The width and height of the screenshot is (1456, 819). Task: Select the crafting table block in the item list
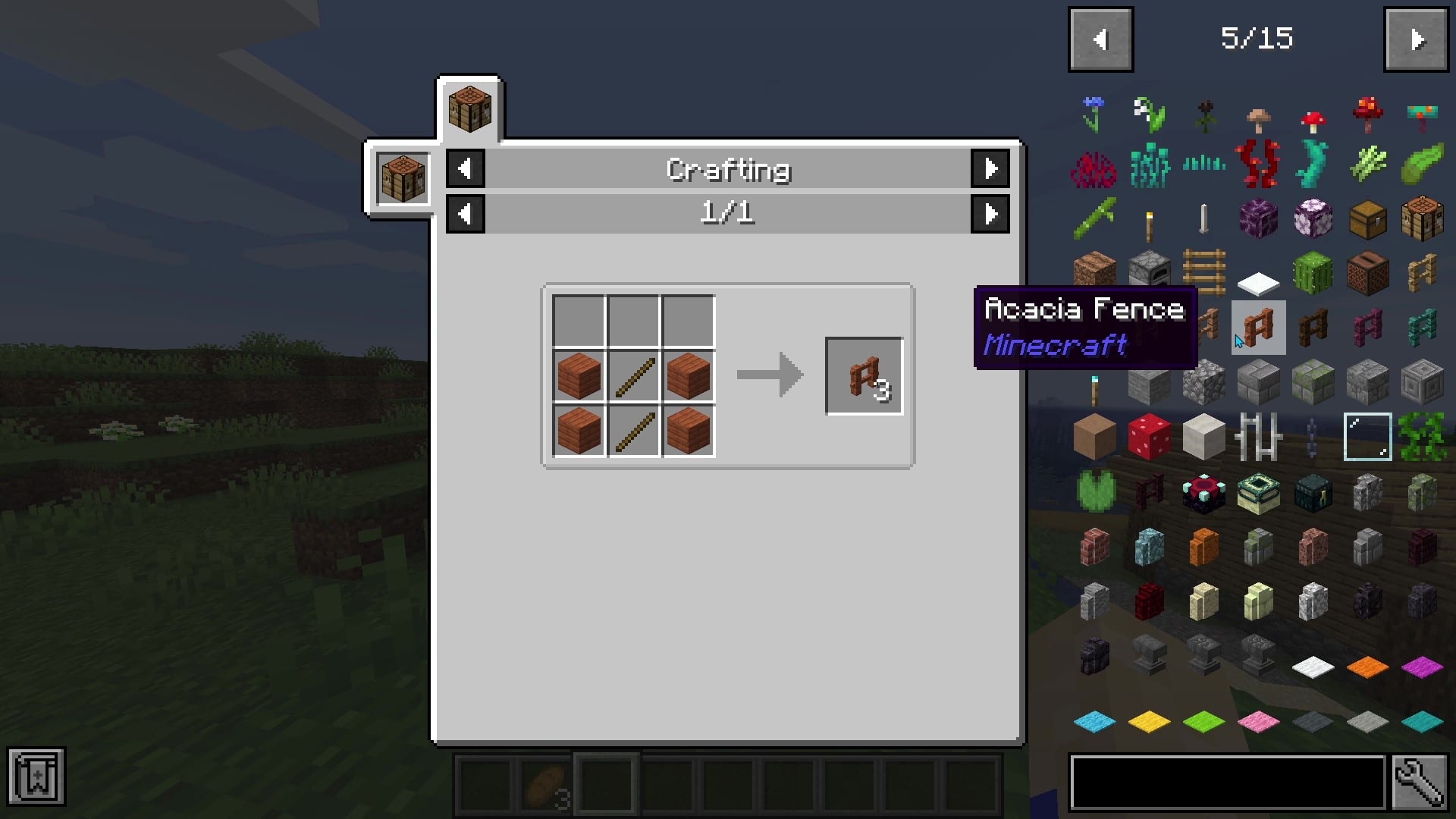pyautogui.click(x=1422, y=218)
